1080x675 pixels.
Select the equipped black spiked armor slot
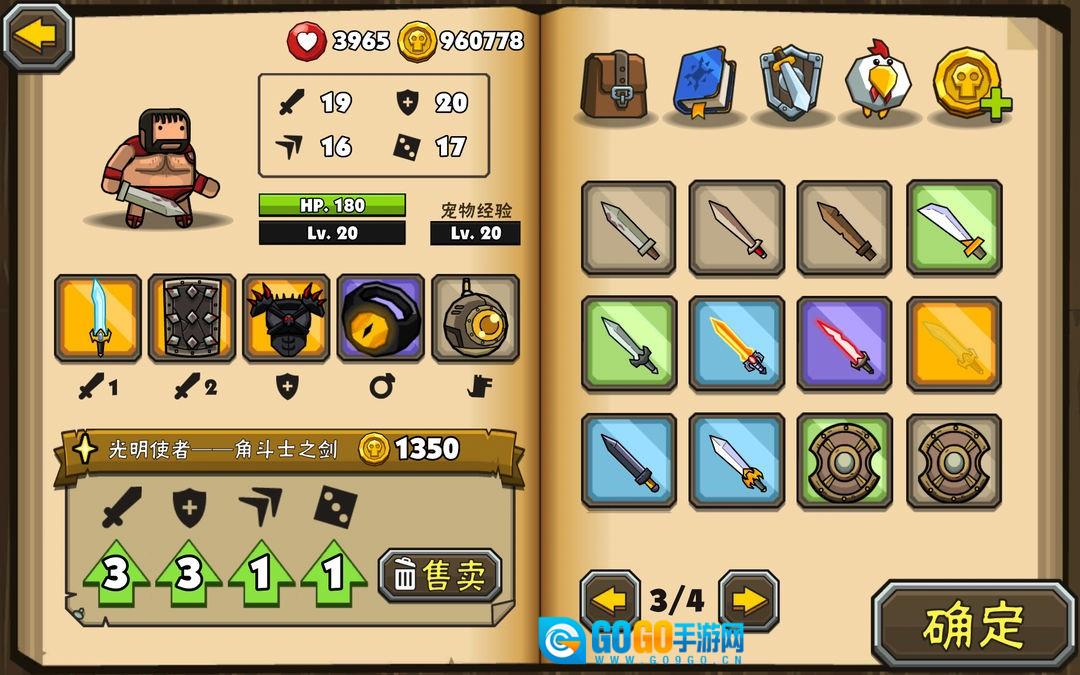[x=286, y=318]
